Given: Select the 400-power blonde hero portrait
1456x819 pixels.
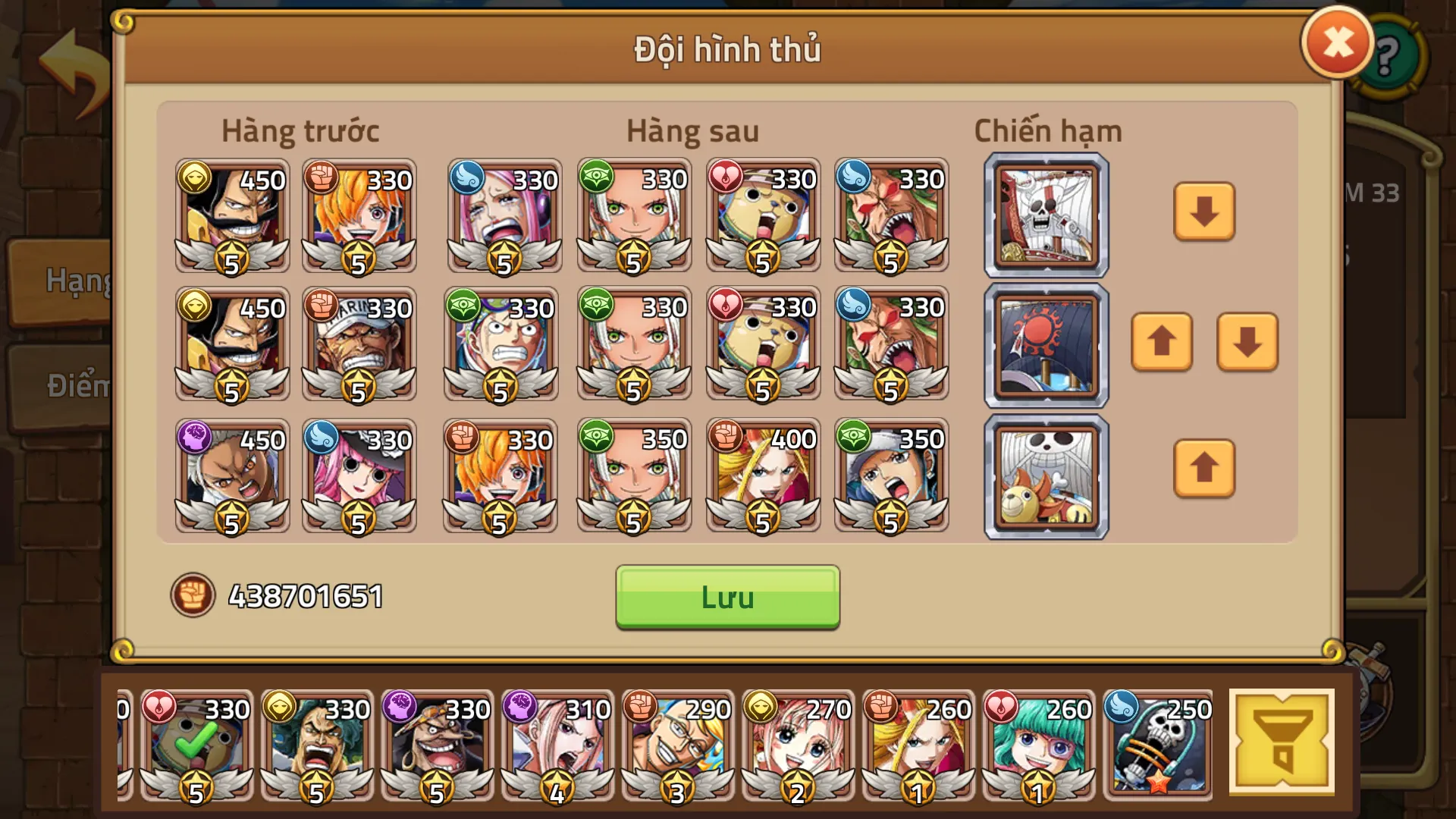Looking at the screenshot, I should (762, 476).
